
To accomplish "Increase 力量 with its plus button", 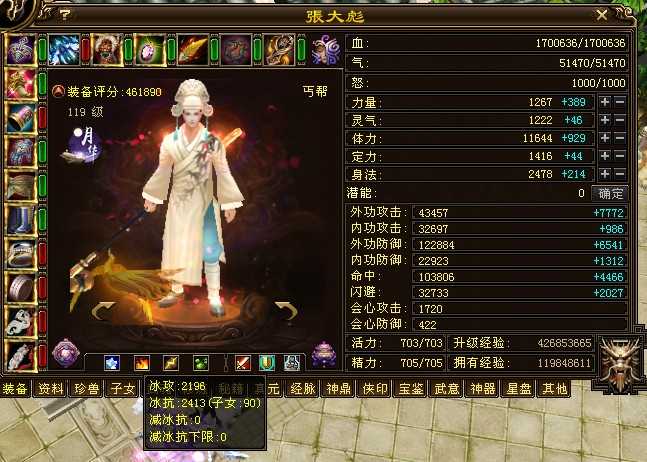I will coord(604,102).
